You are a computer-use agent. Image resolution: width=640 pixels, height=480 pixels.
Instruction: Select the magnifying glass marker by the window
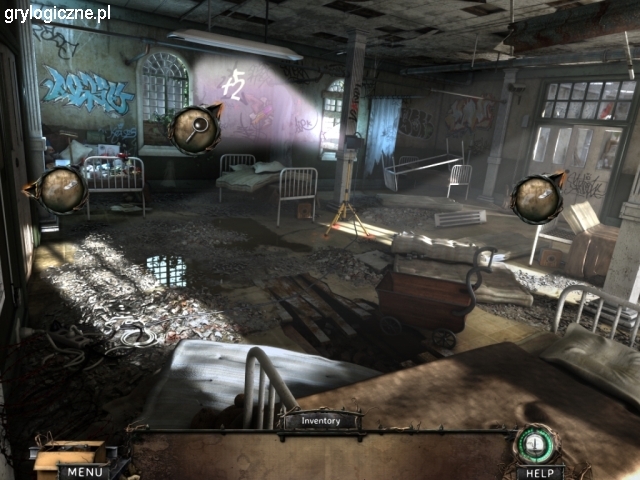pyautogui.click(x=195, y=129)
